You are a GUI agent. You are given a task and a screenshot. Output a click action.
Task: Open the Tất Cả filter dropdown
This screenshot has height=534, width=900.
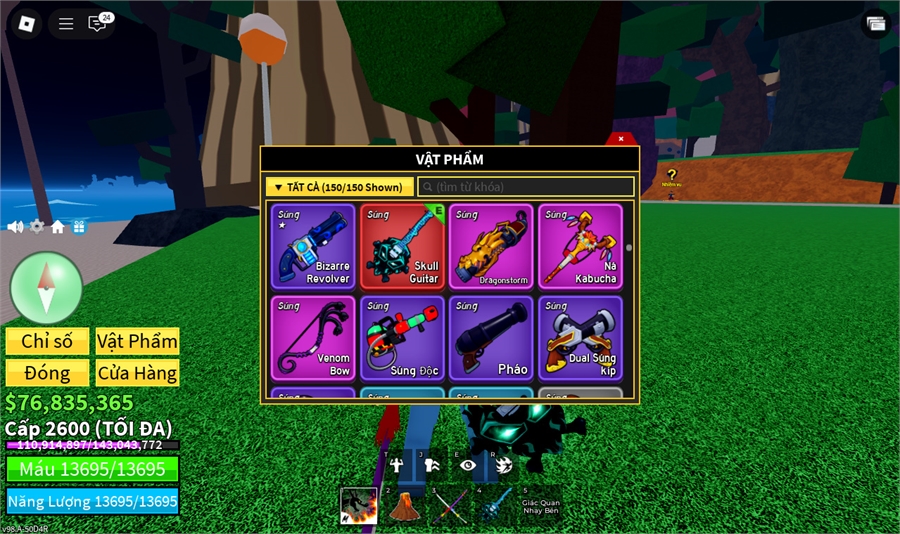pos(339,187)
